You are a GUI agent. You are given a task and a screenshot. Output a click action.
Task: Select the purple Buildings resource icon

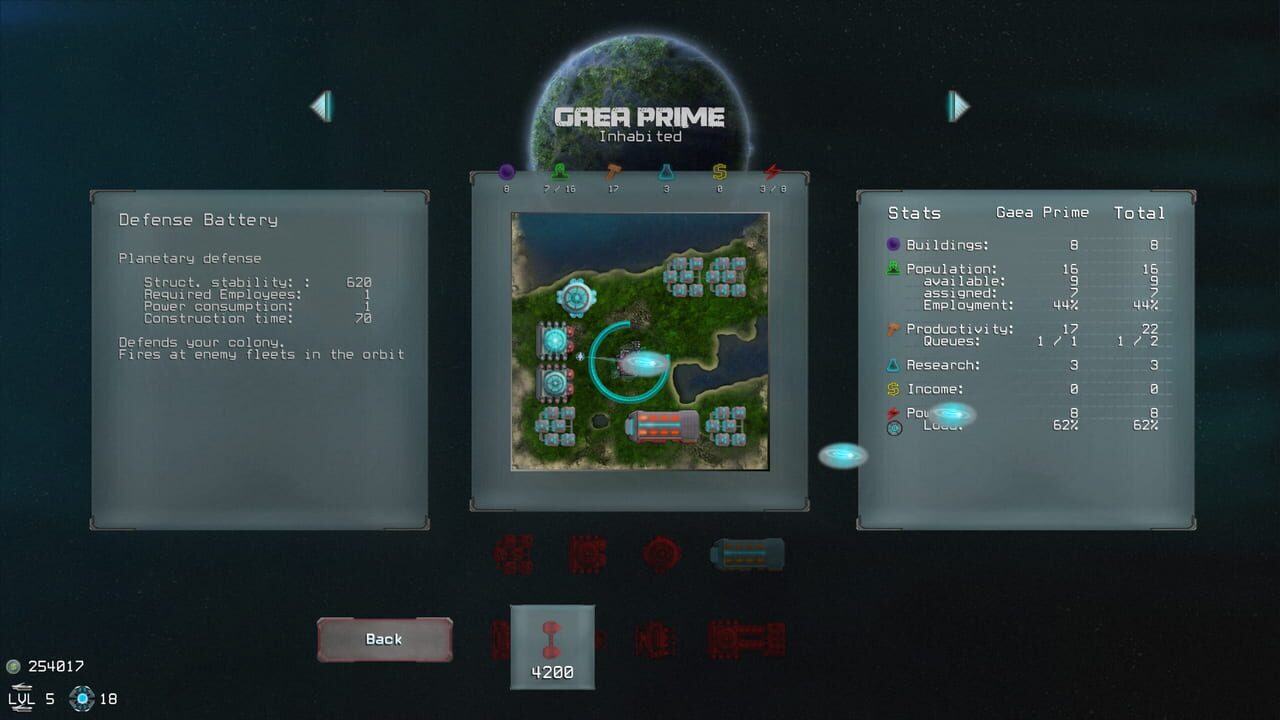click(507, 170)
